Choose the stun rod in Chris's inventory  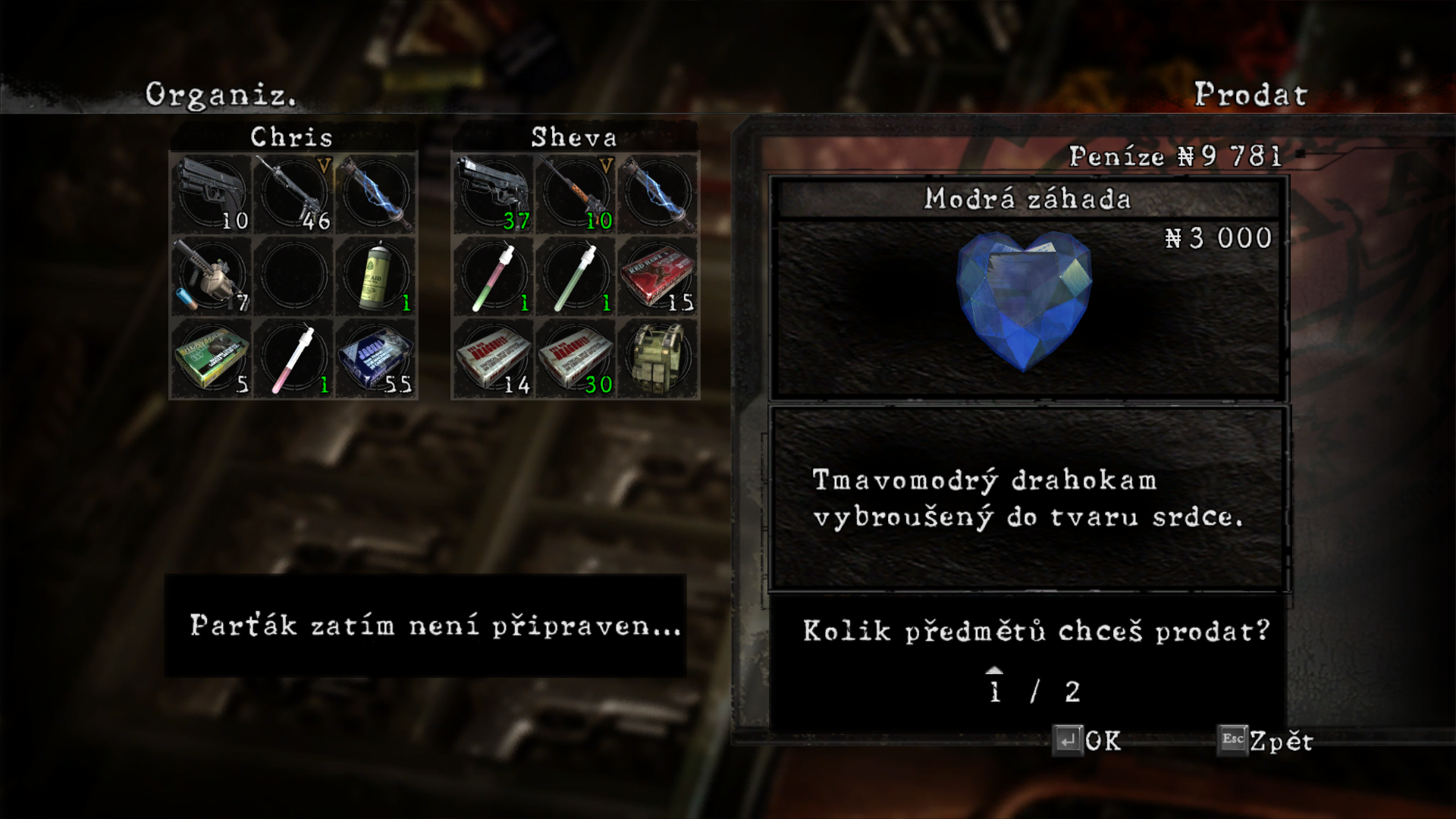[x=376, y=193]
